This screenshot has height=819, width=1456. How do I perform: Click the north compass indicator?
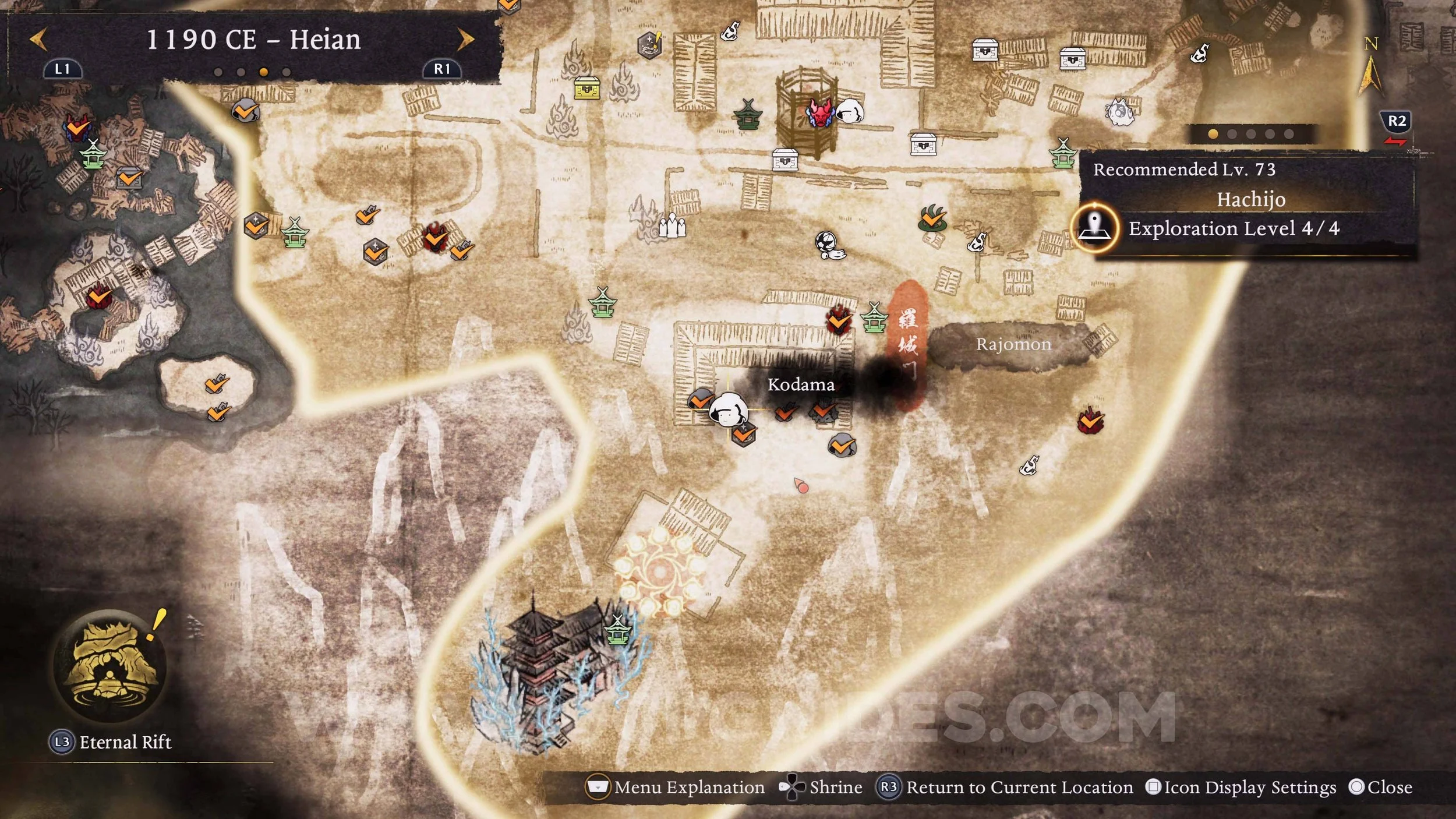click(1370, 67)
